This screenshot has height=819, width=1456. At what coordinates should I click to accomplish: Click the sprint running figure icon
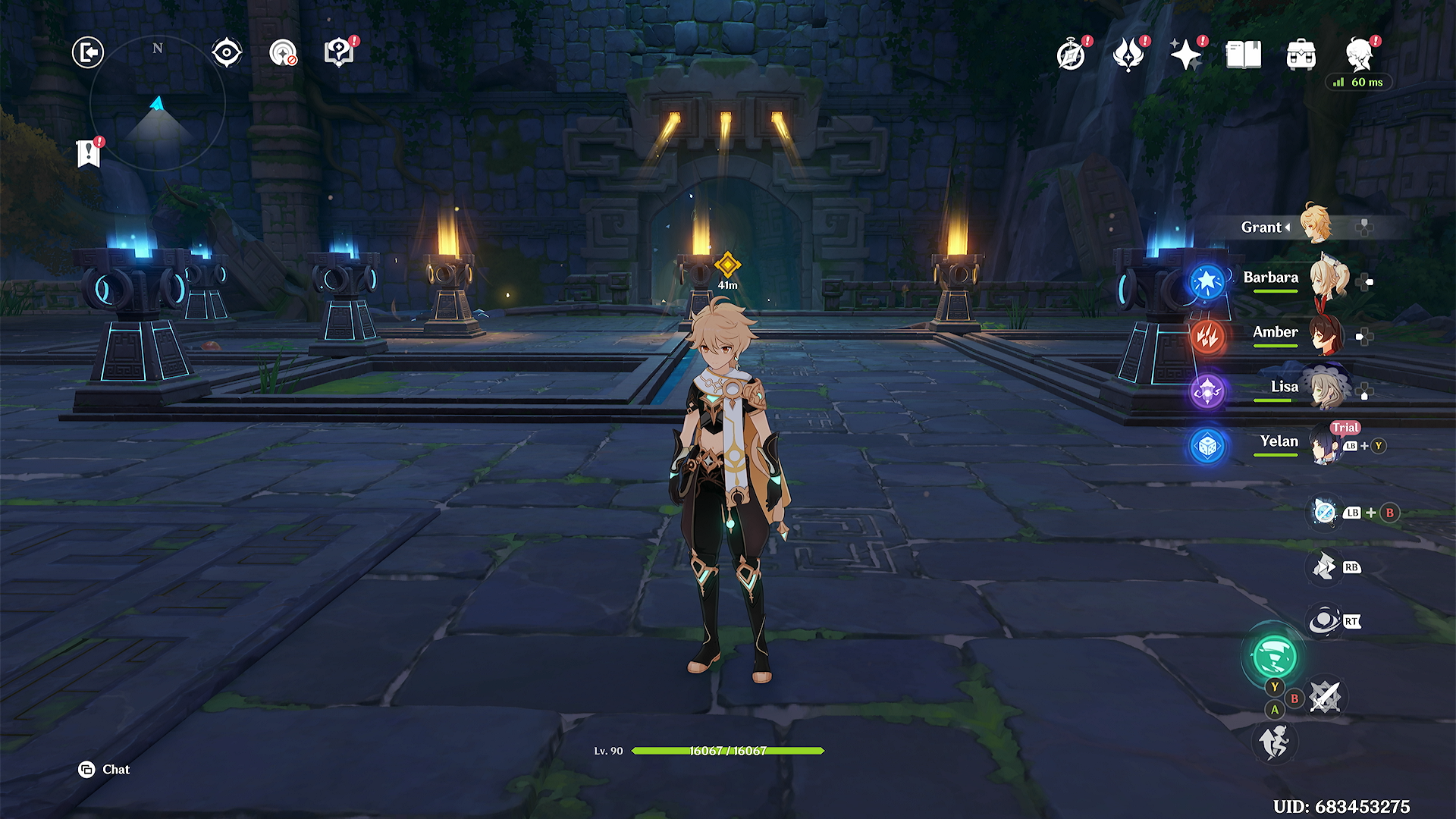coord(1274,741)
